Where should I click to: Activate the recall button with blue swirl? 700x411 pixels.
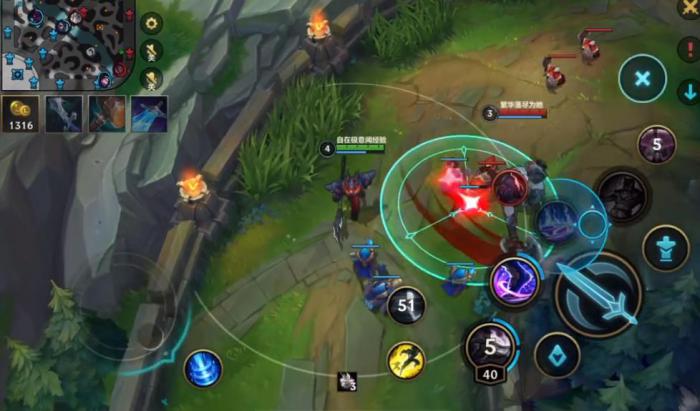pos(202,368)
